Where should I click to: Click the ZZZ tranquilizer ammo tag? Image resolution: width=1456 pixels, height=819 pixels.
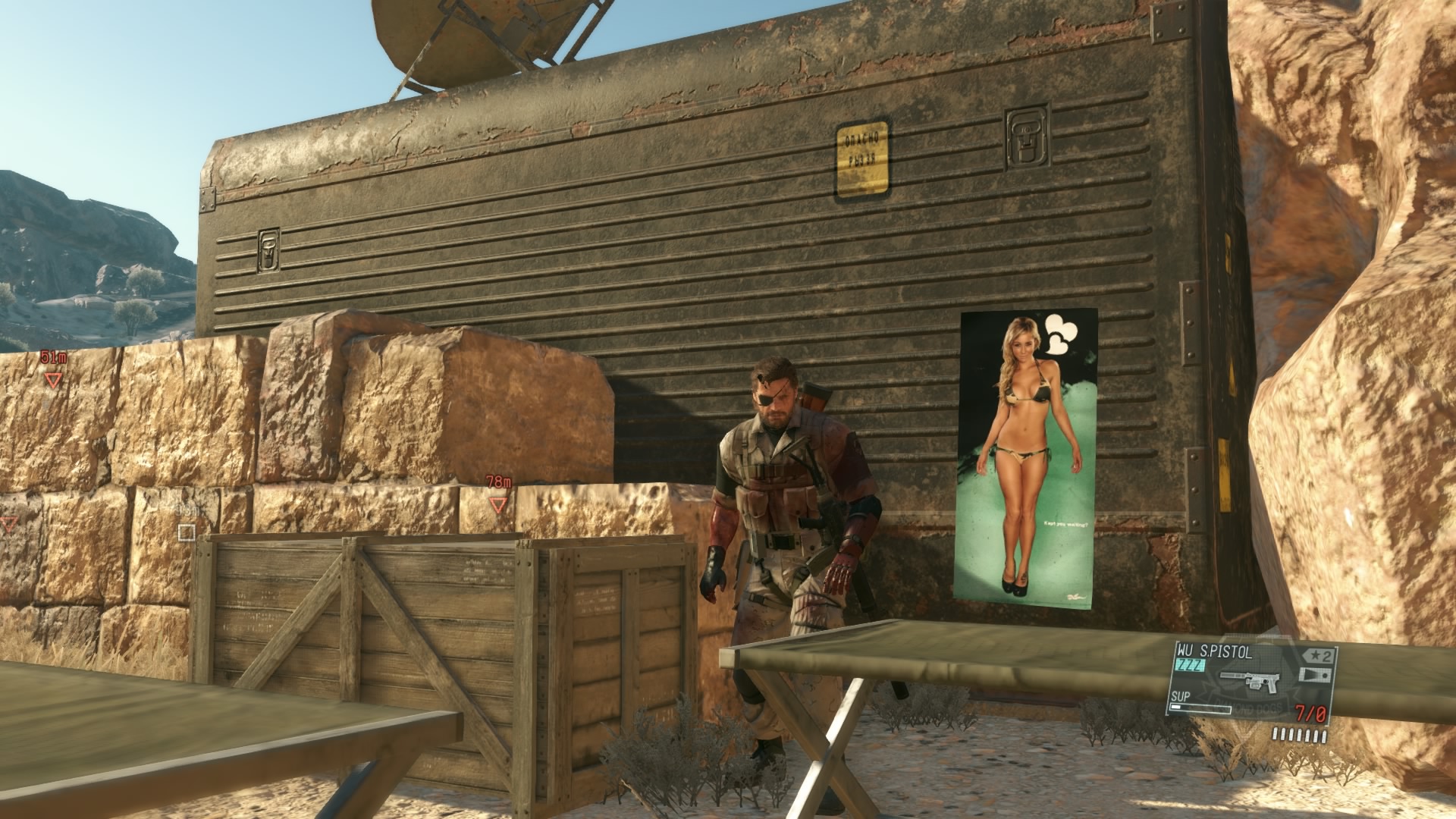click(1190, 665)
